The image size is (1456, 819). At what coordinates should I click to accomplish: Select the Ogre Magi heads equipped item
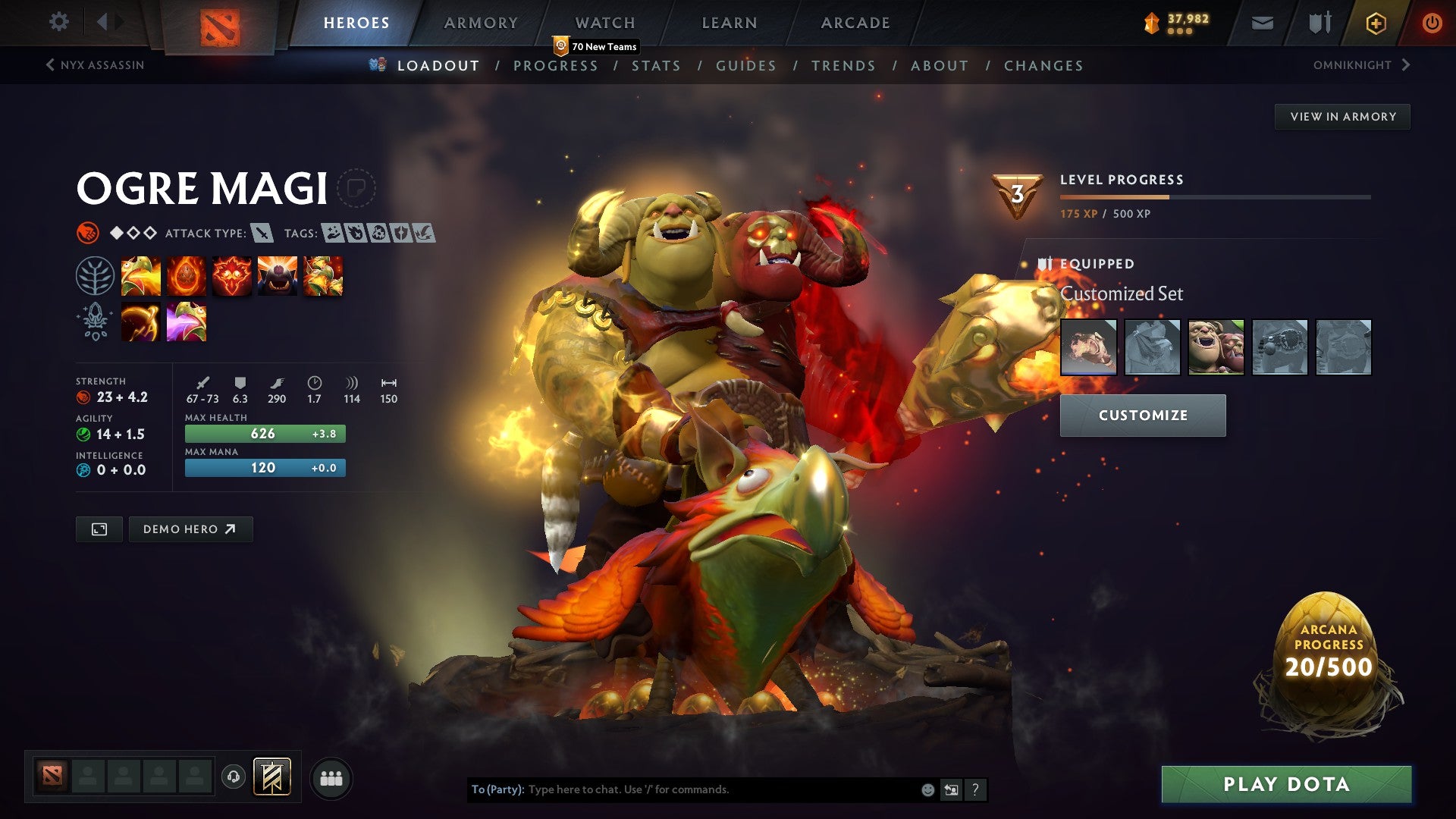[1216, 347]
